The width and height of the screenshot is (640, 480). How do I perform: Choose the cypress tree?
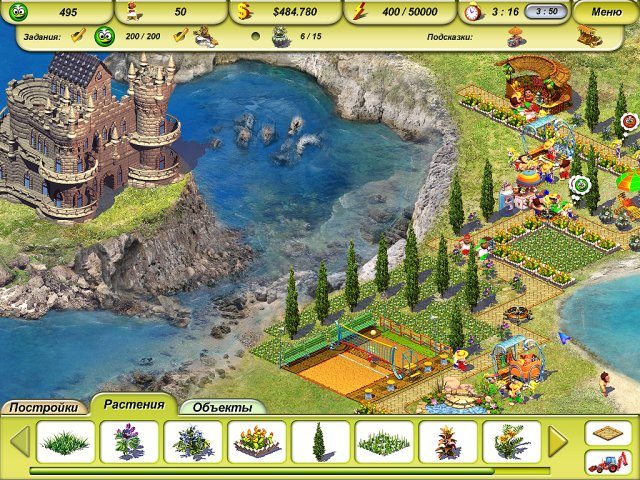coord(320,441)
